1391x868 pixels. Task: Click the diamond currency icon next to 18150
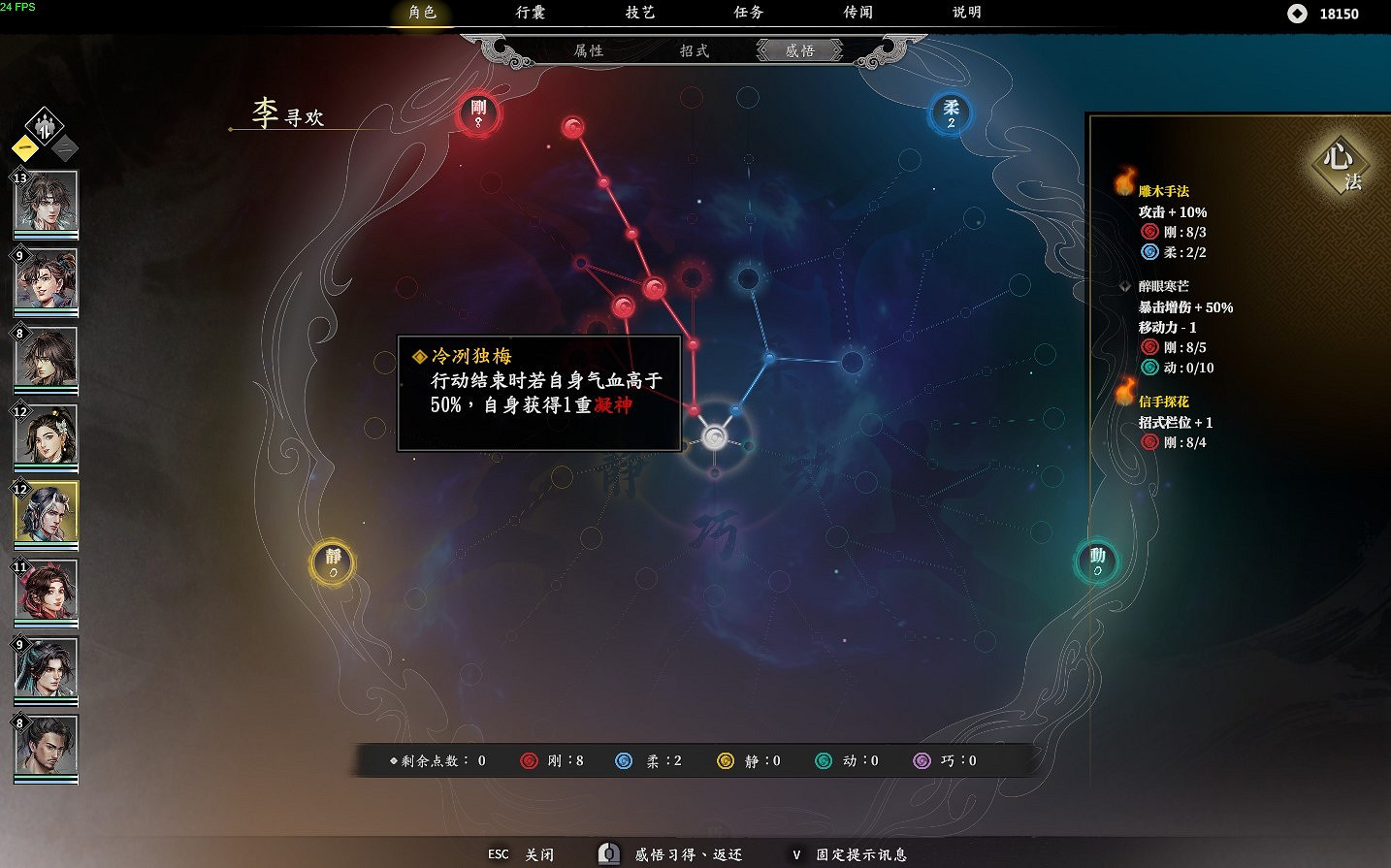(1298, 14)
